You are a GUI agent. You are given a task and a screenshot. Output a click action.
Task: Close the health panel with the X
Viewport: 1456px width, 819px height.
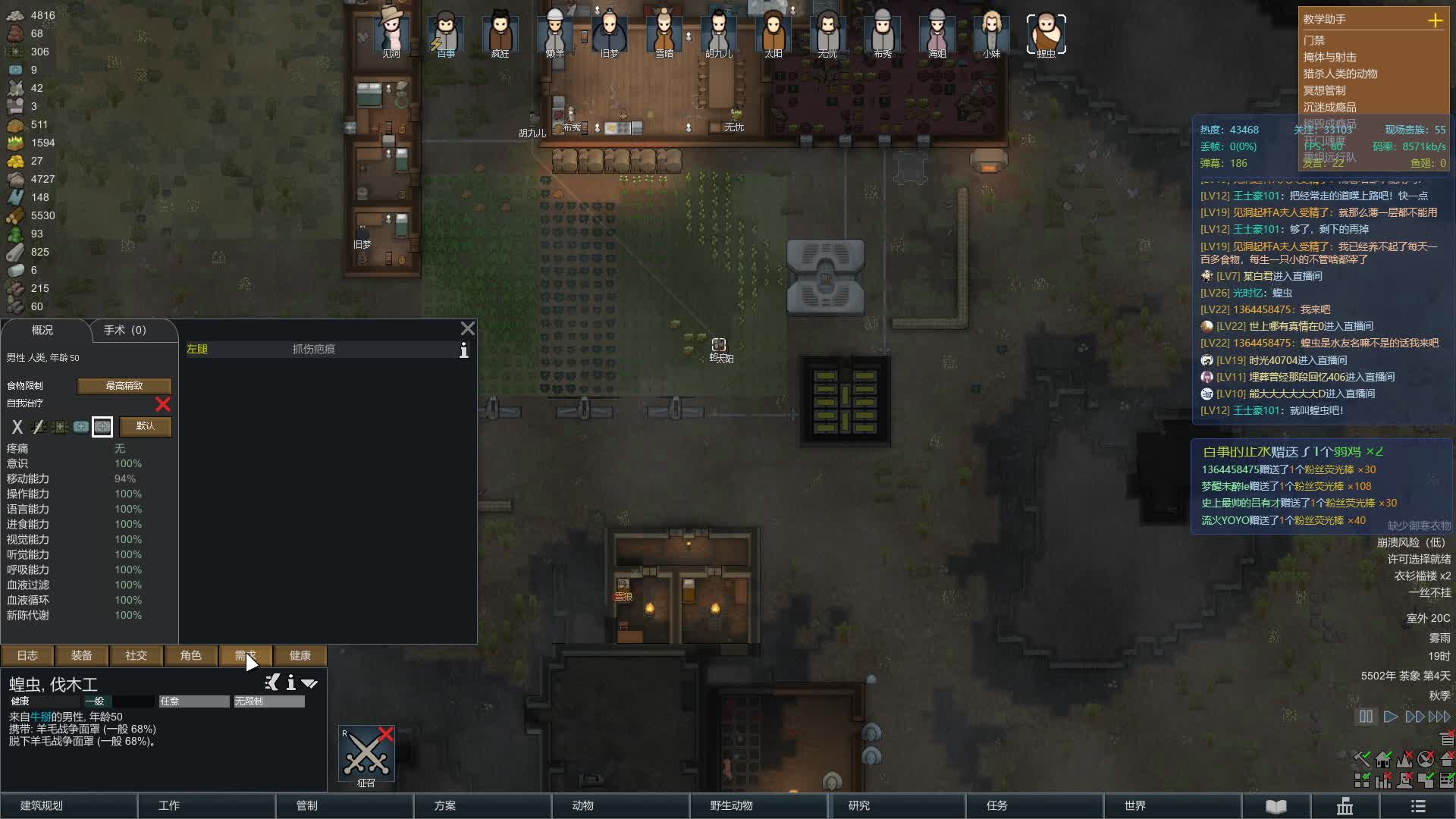pos(468,328)
